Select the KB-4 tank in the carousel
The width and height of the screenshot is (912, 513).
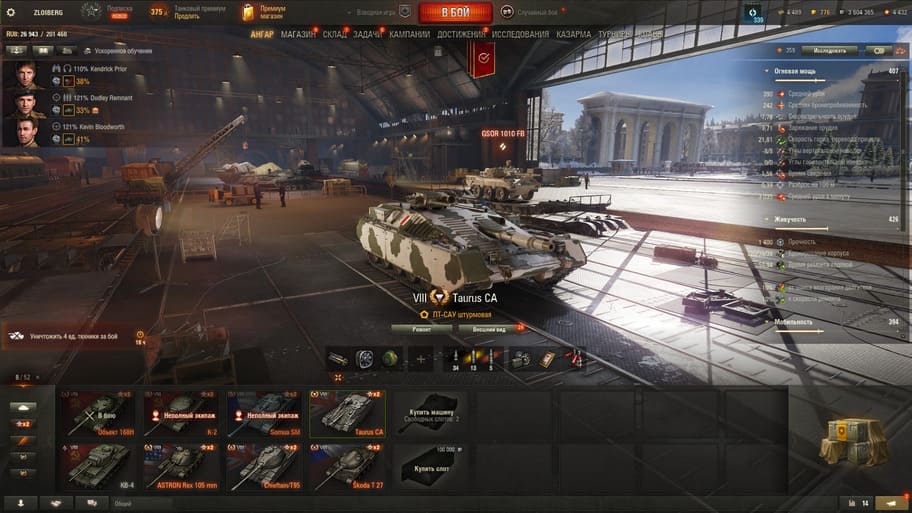pos(98,466)
